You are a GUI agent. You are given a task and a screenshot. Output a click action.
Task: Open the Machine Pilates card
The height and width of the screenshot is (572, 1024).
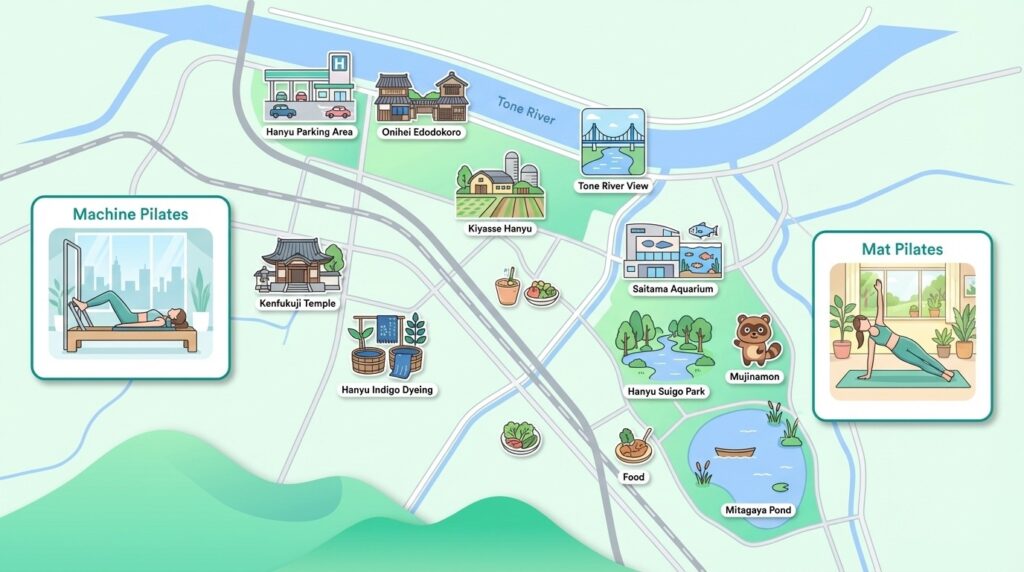pos(131,287)
